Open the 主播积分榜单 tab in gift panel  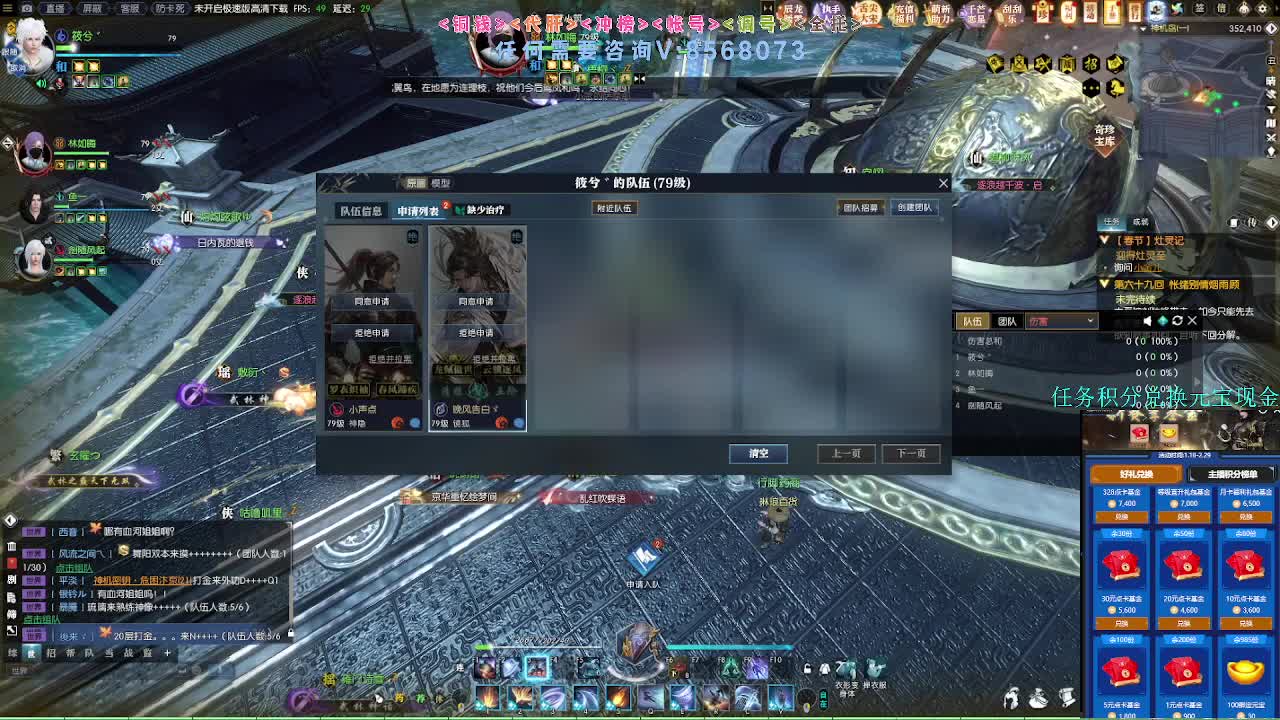1232,474
